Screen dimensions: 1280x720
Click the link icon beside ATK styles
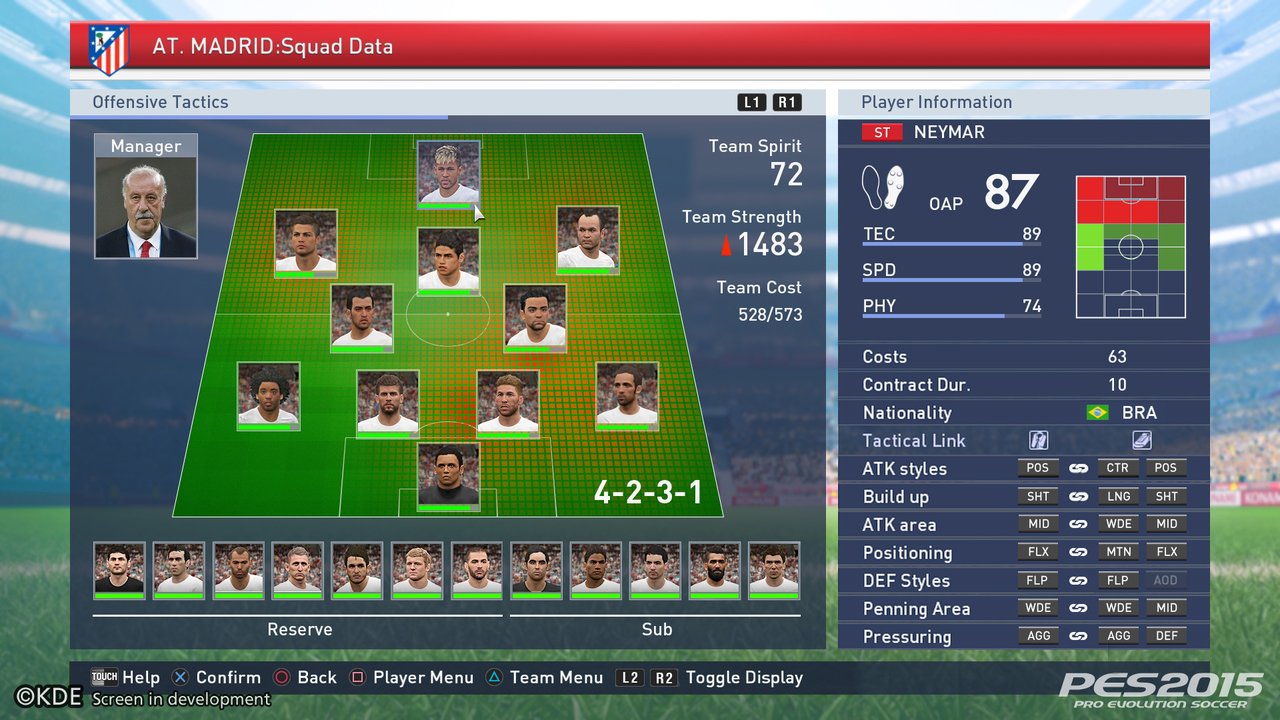pos(1078,467)
